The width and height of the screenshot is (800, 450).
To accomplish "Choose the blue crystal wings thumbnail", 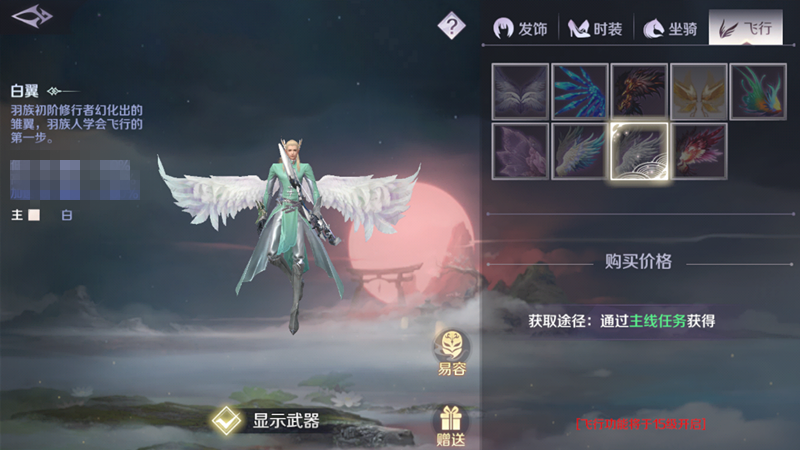I will (x=580, y=92).
